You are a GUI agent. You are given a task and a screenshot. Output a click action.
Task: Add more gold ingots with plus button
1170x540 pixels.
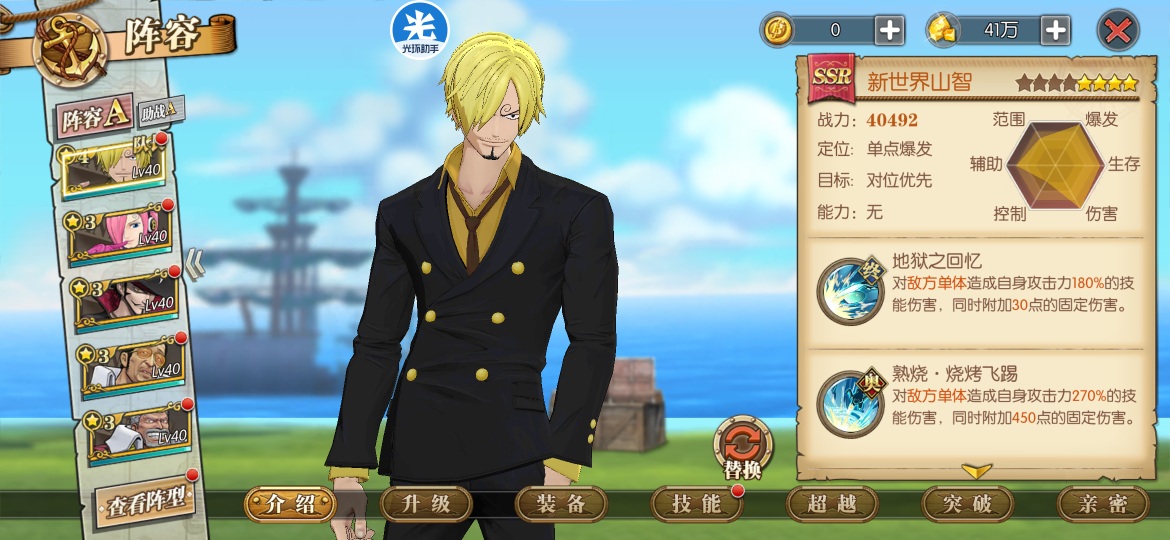click(1056, 30)
